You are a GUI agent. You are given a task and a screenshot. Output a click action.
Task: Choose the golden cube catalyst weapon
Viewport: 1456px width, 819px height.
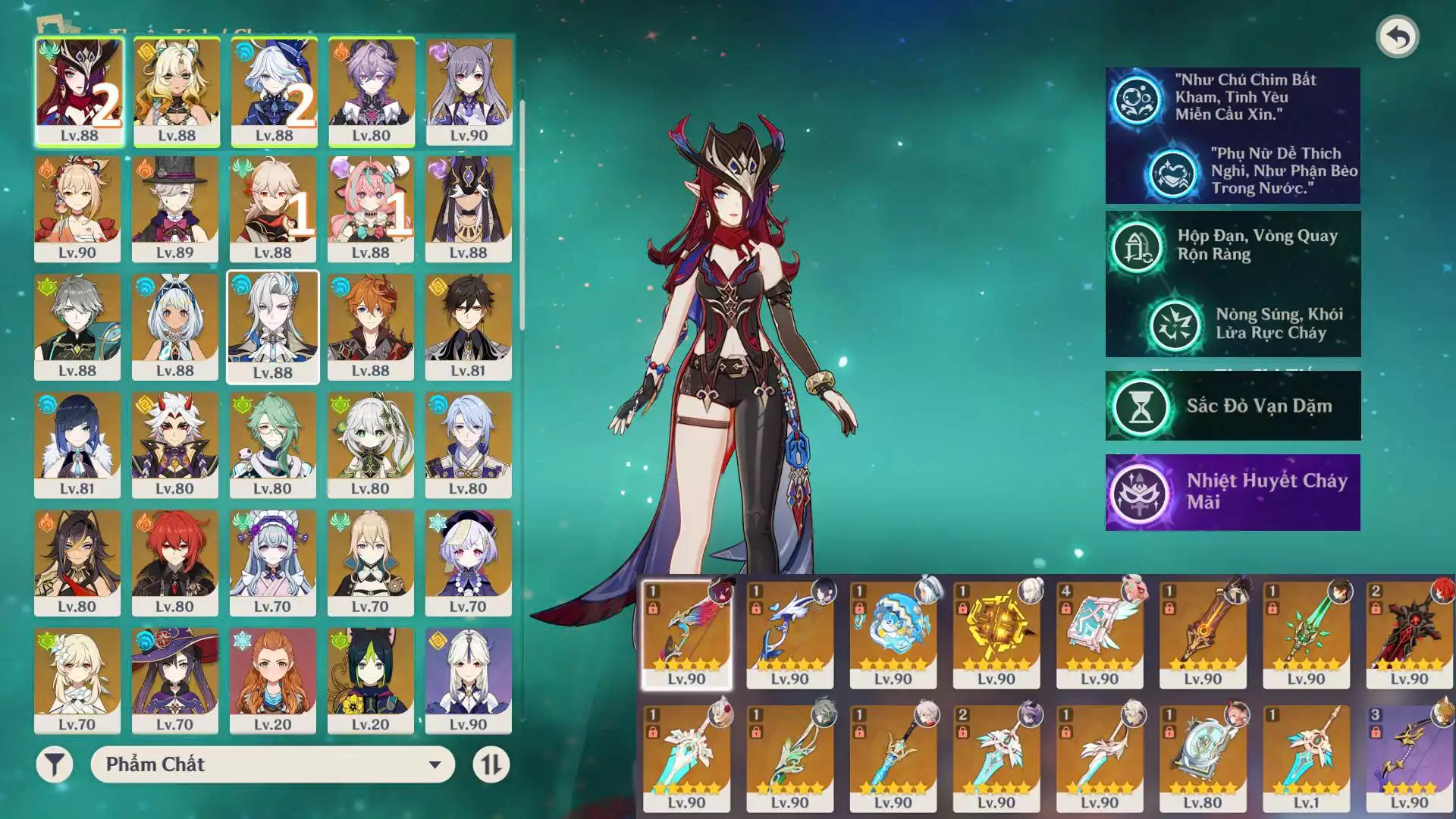(x=996, y=635)
